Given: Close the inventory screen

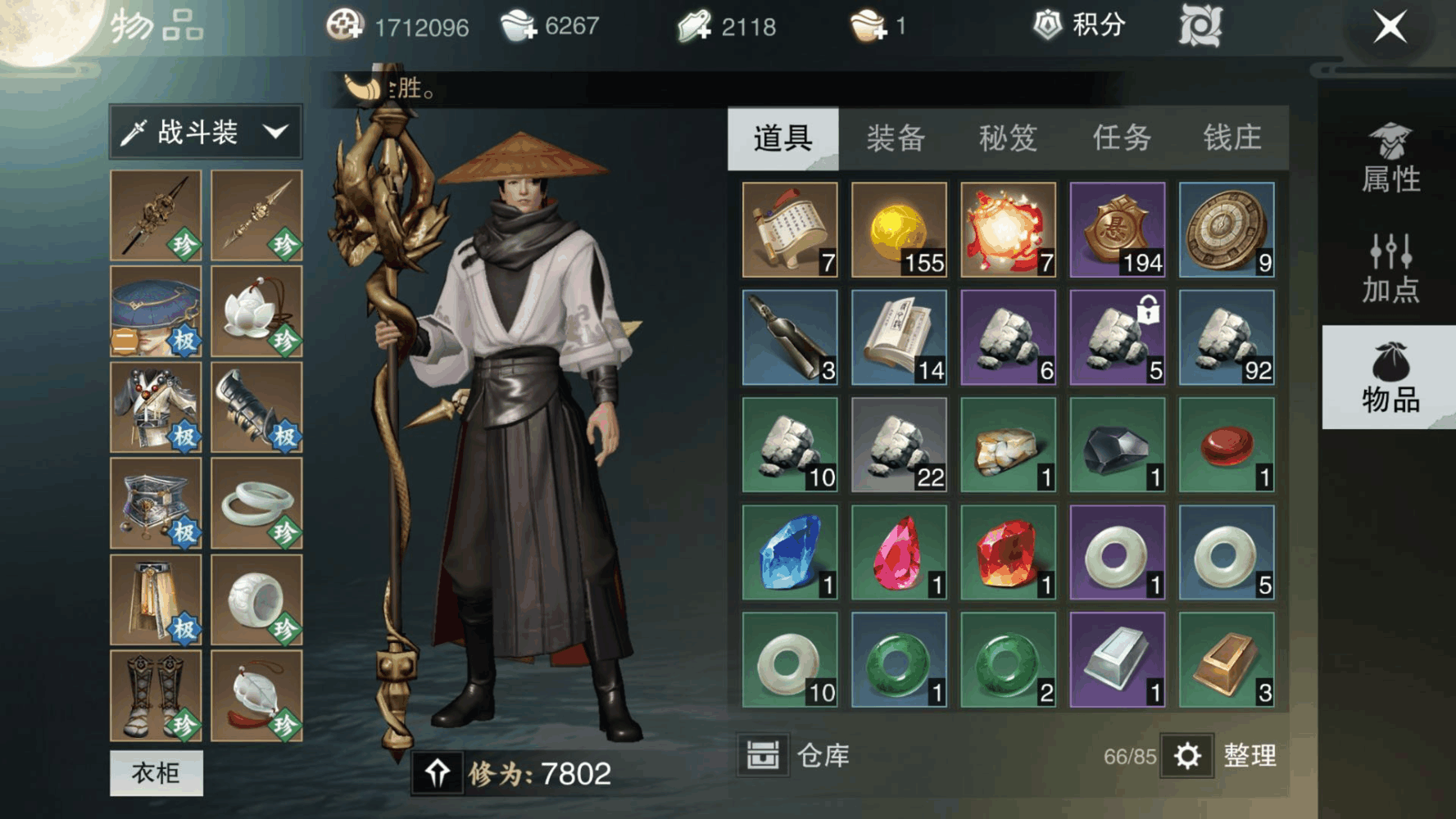Looking at the screenshot, I should (x=1390, y=27).
